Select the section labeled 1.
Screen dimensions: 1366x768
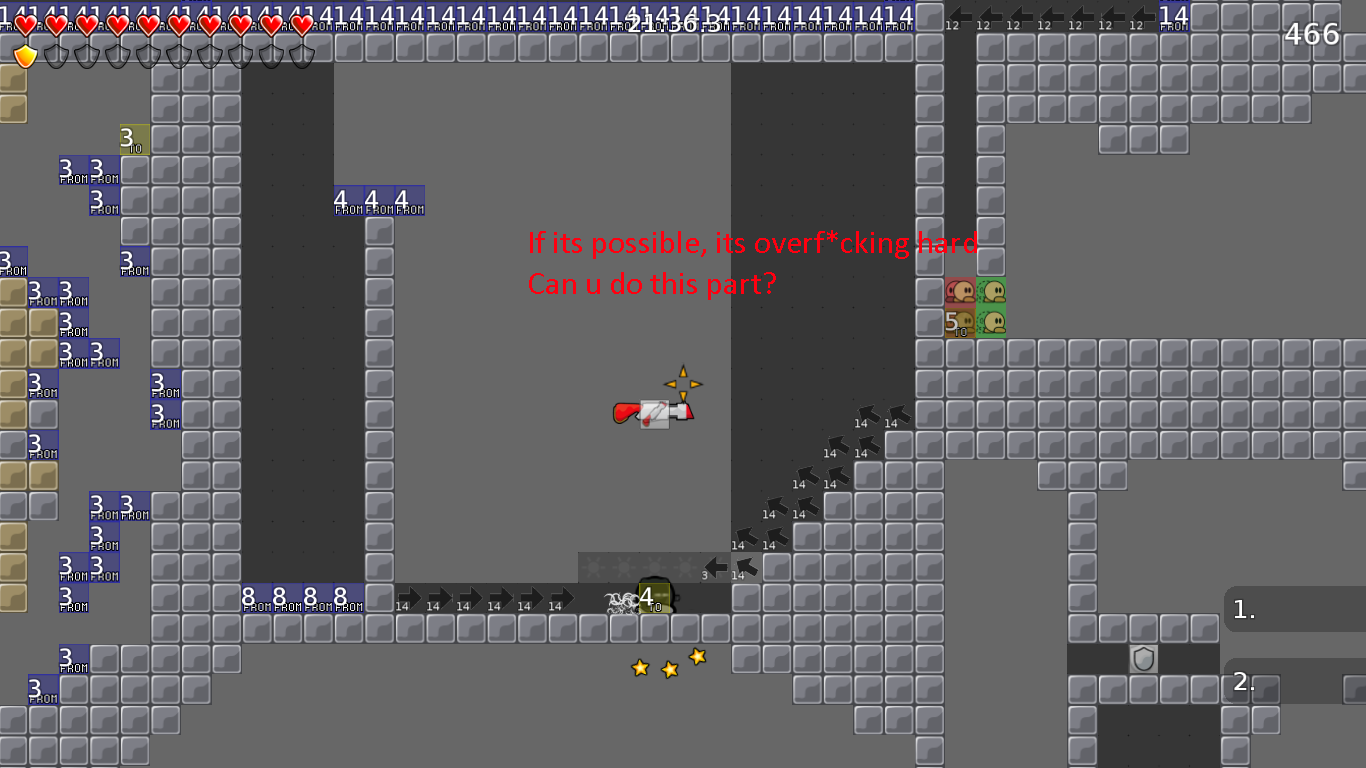pos(1244,608)
